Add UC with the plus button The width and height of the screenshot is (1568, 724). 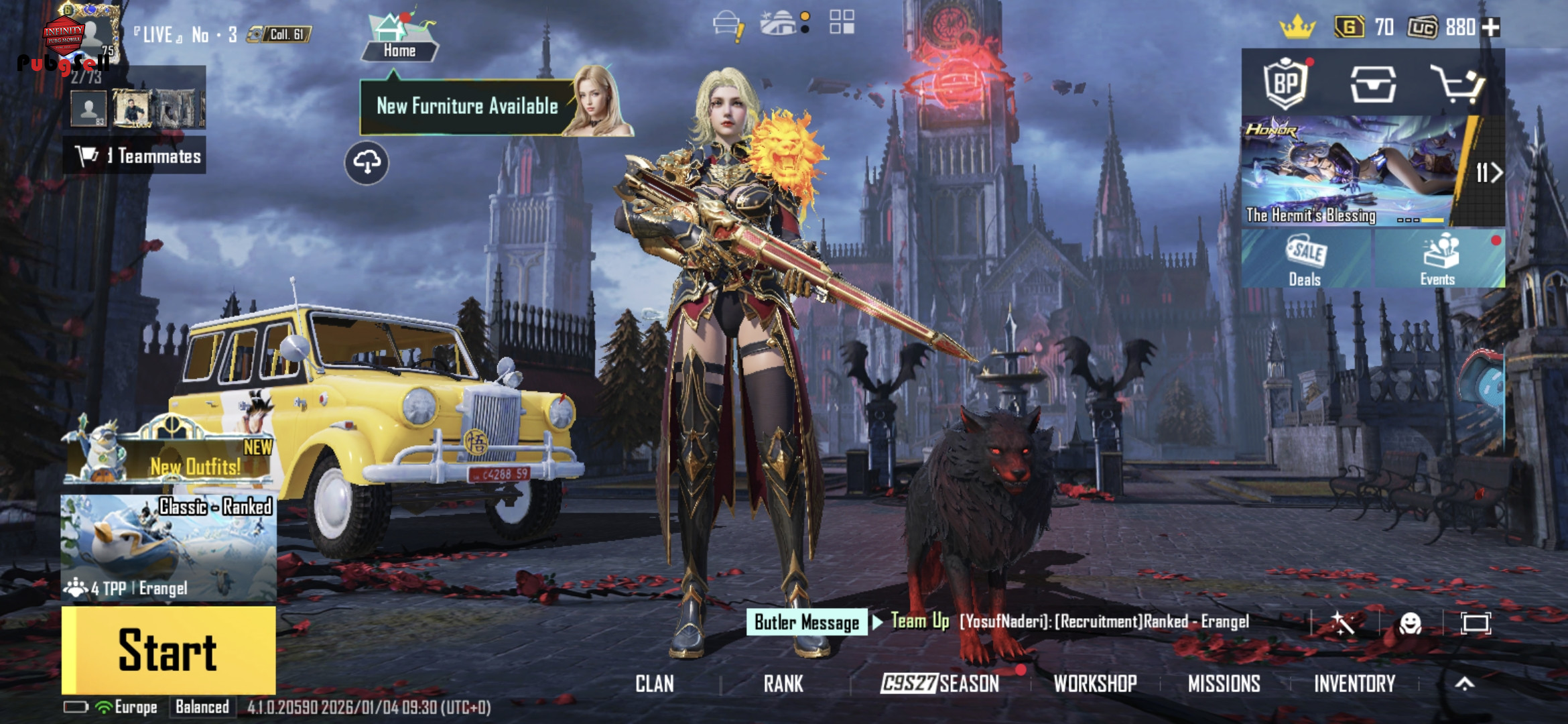point(1491,27)
